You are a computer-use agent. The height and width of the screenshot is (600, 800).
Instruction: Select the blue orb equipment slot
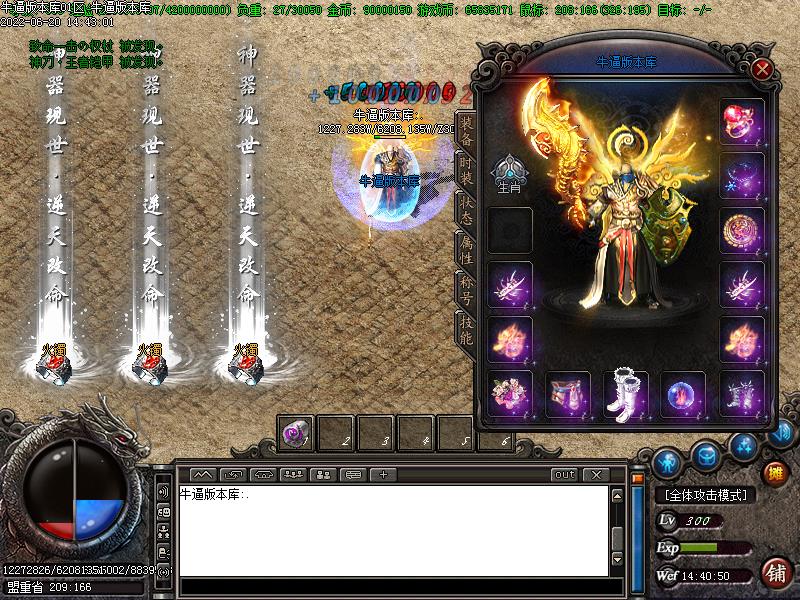[x=684, y=393]
